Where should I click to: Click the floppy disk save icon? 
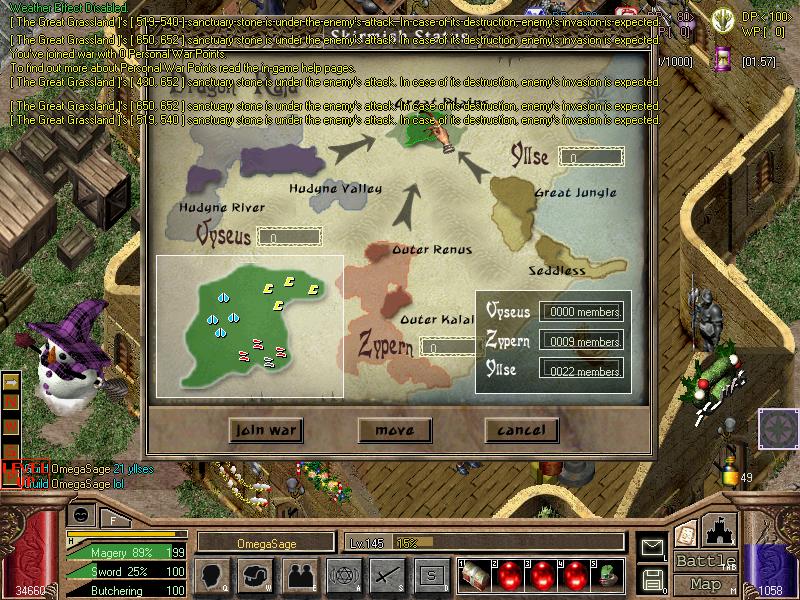coord(652,578)
